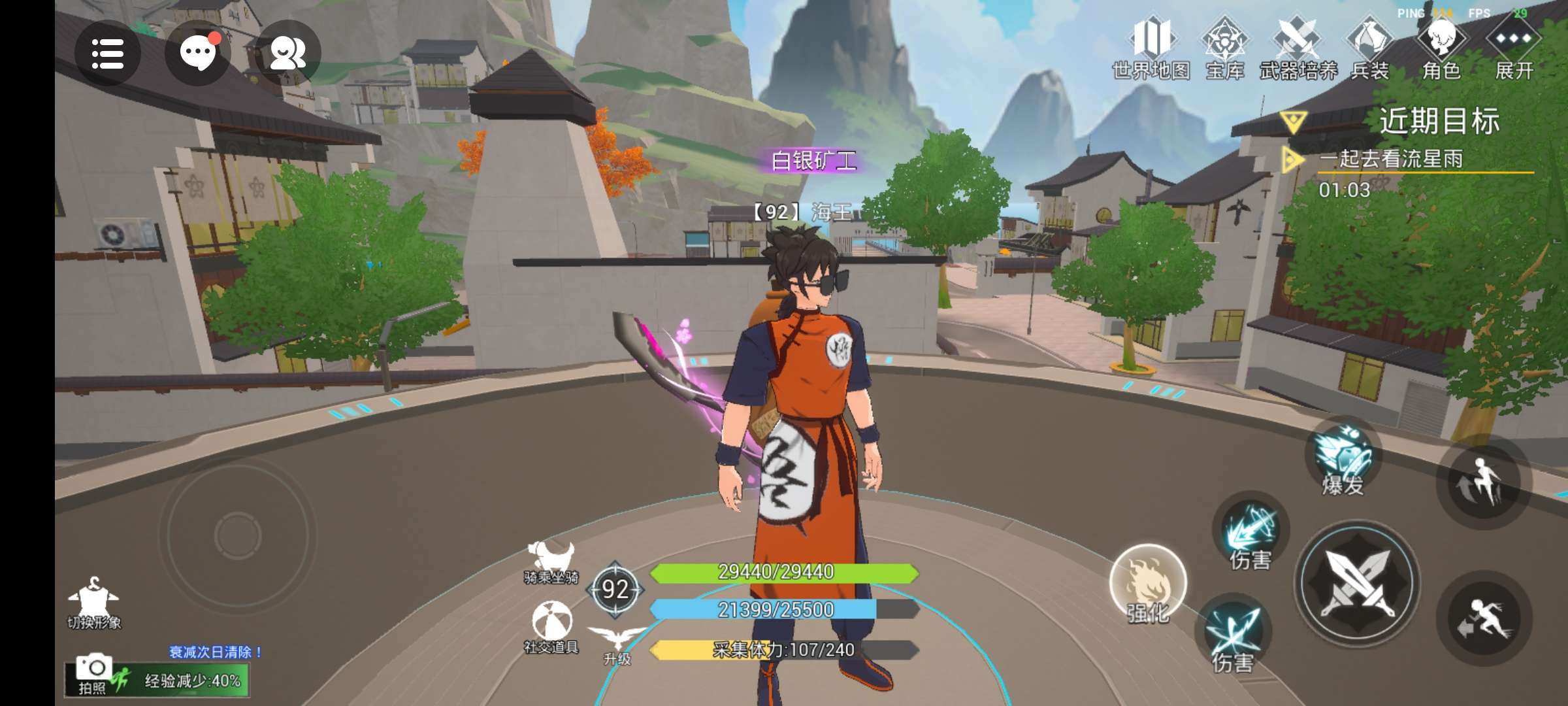The image size is (1568, 706).
Task: Open the 世界地图 world map
Action: pyautogui.click(x=1151, y=49)
